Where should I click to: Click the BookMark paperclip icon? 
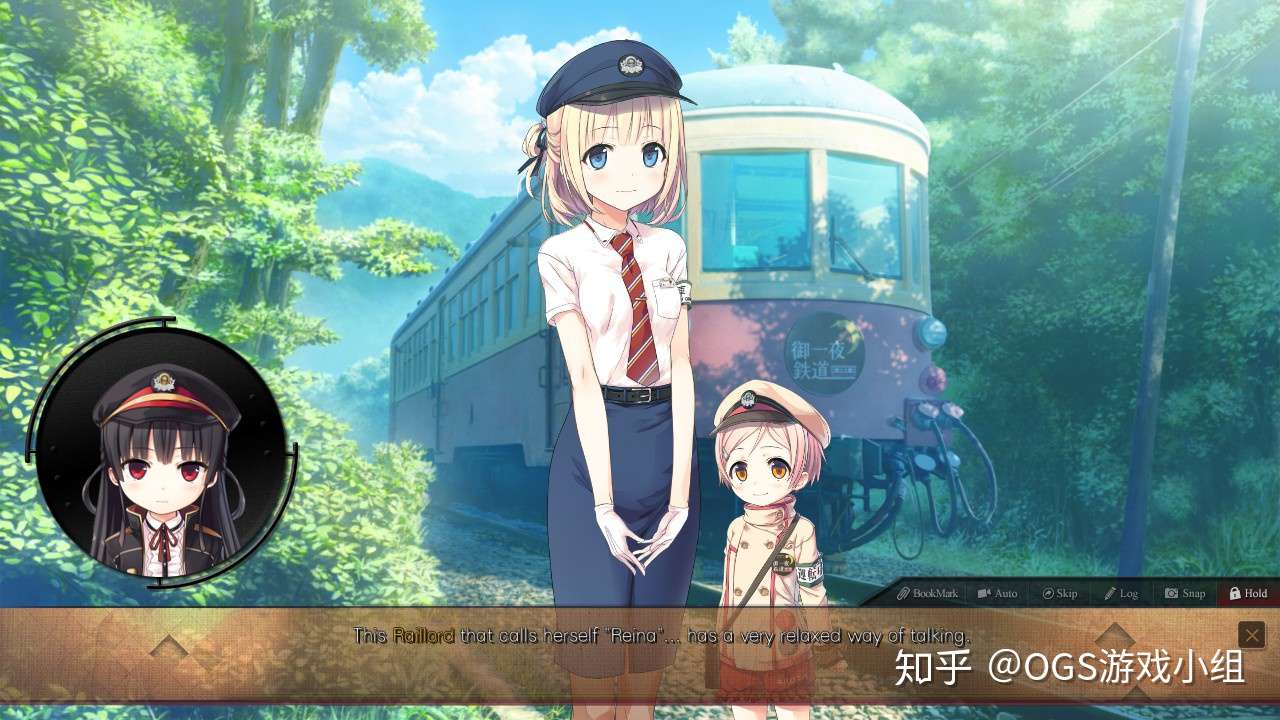coord(902,593)
